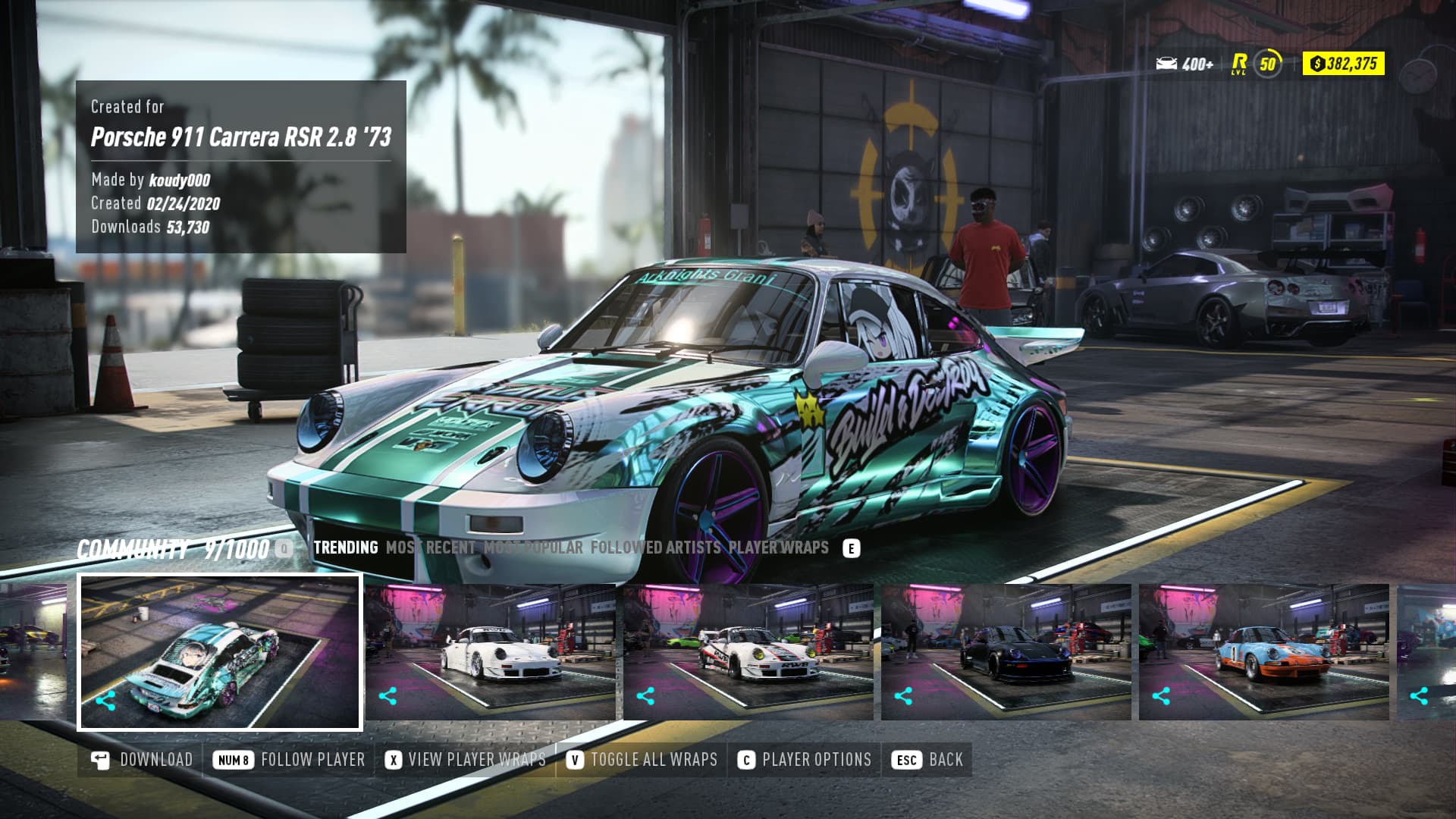Choose the plain white Porsche wrap thumbnail

tap(491, 652)
